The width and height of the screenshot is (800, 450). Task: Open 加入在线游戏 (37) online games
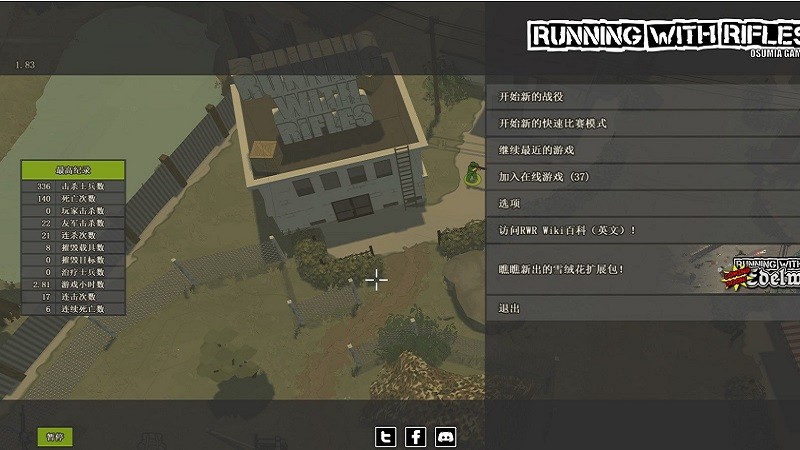pos(544,177)
